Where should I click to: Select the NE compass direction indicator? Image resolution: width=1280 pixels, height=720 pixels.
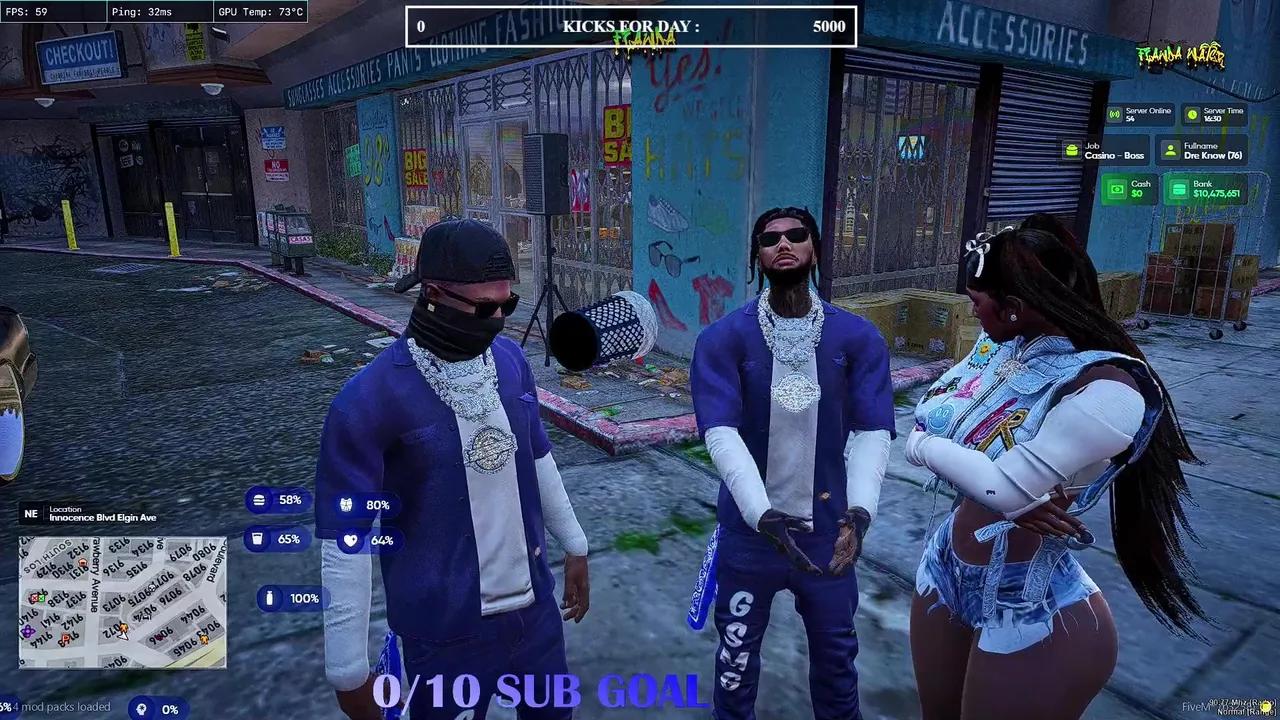(30, 513)
